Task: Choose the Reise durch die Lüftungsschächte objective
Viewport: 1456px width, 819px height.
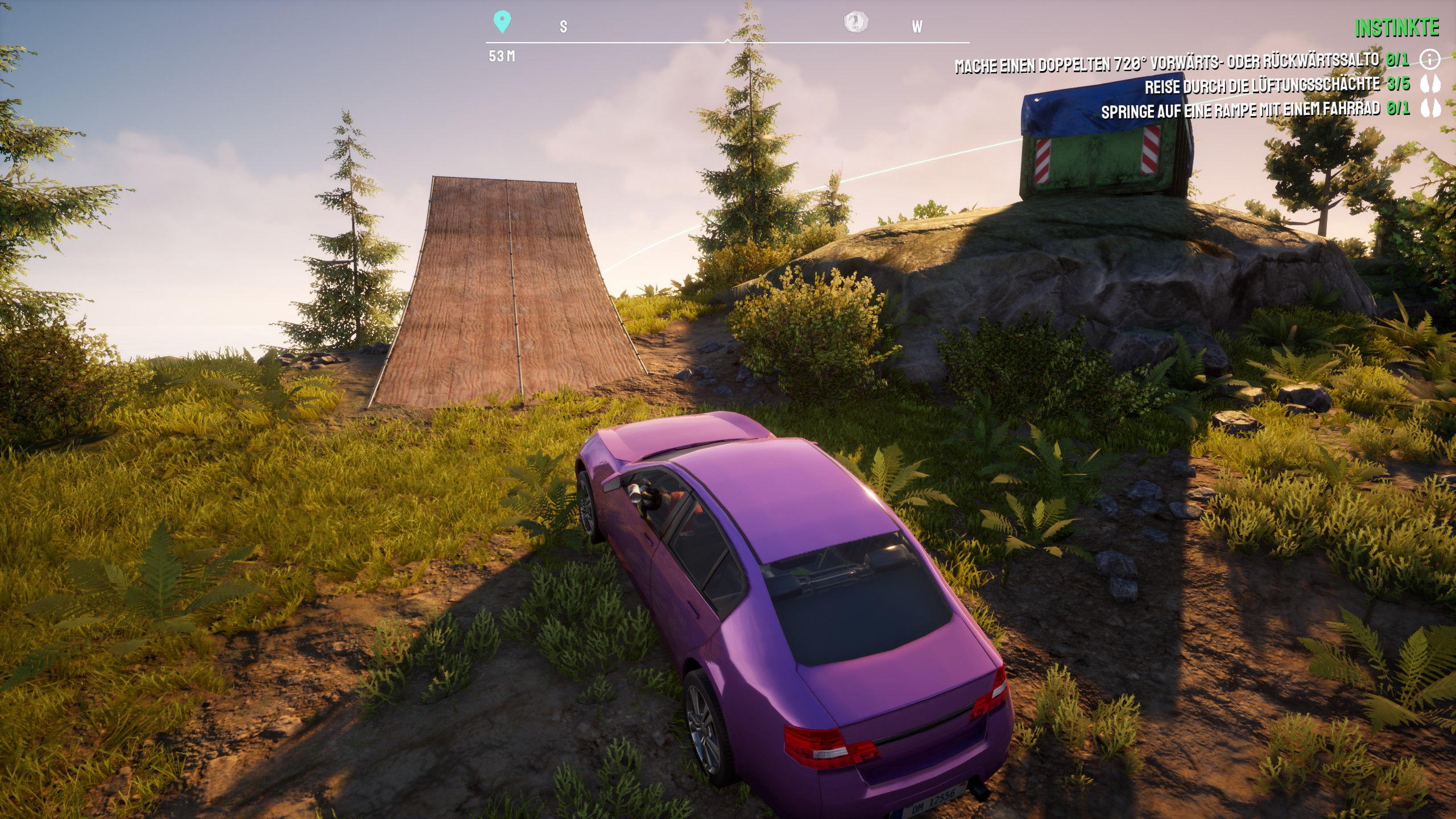Action: [x=1261, y=86]
